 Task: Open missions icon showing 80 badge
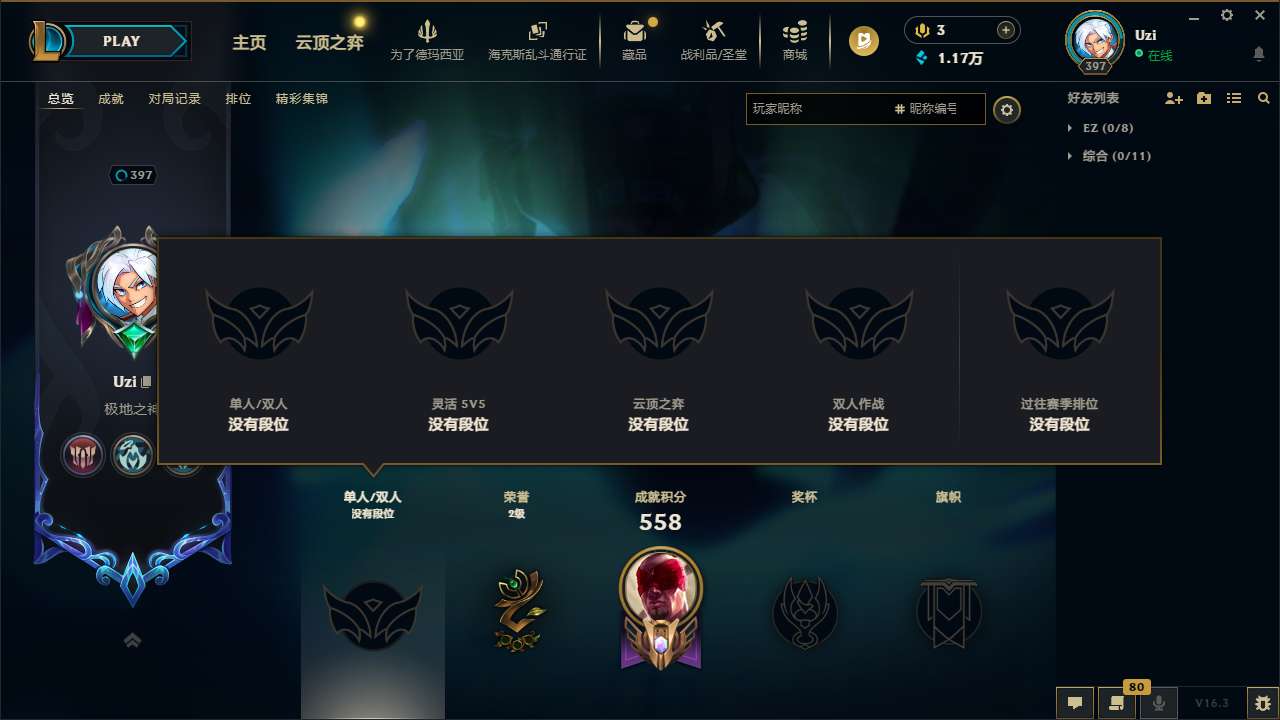[x=1116, y=704]
